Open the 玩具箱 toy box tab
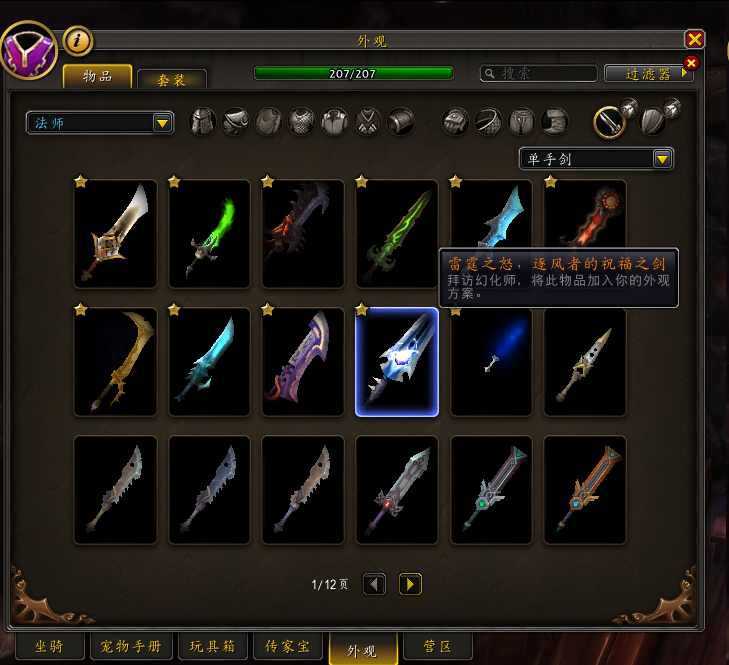This screenshot has width=729, height=665. (212, 646)
